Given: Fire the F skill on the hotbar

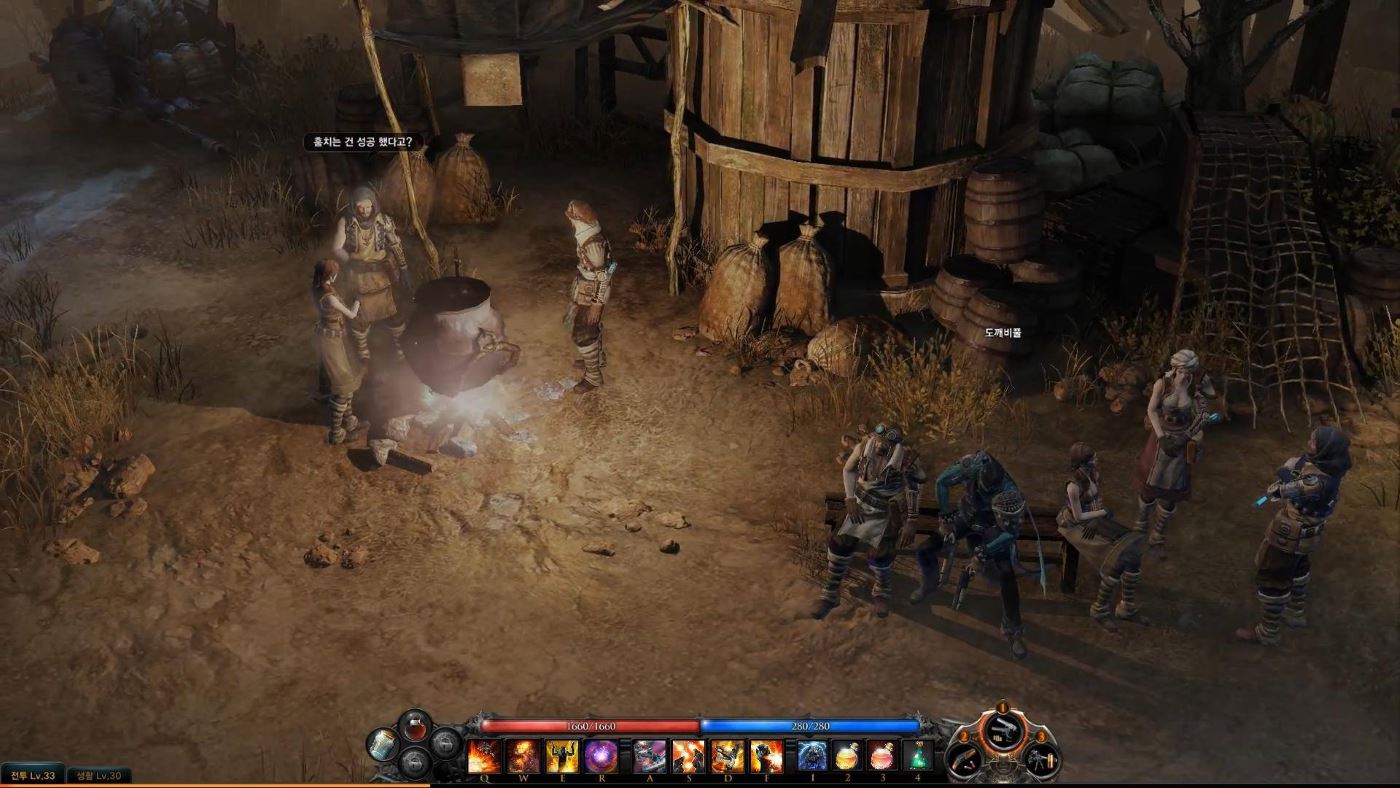Looking at the screenshot, I should click(766, 756).
